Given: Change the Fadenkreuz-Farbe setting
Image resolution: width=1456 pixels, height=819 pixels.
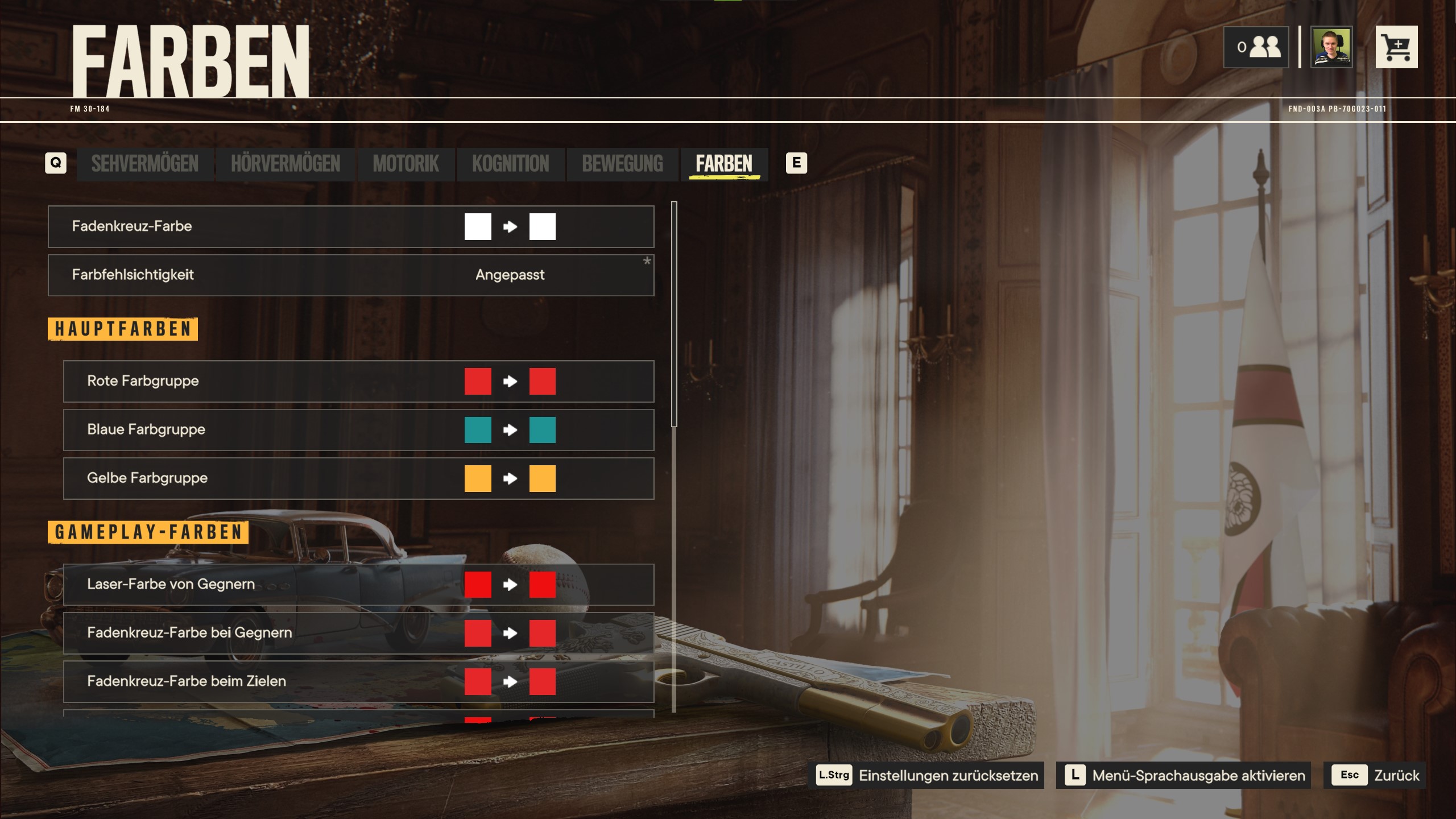Looking at the screenshot, I should point(350,226).
